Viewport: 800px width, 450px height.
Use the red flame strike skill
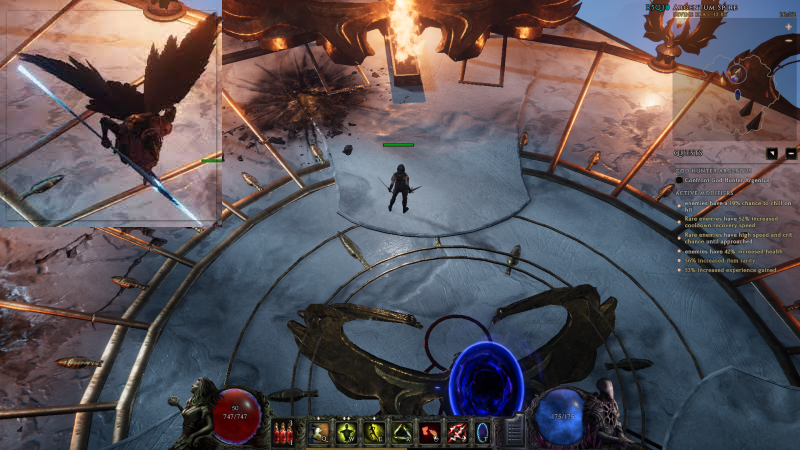coord(431,432)
